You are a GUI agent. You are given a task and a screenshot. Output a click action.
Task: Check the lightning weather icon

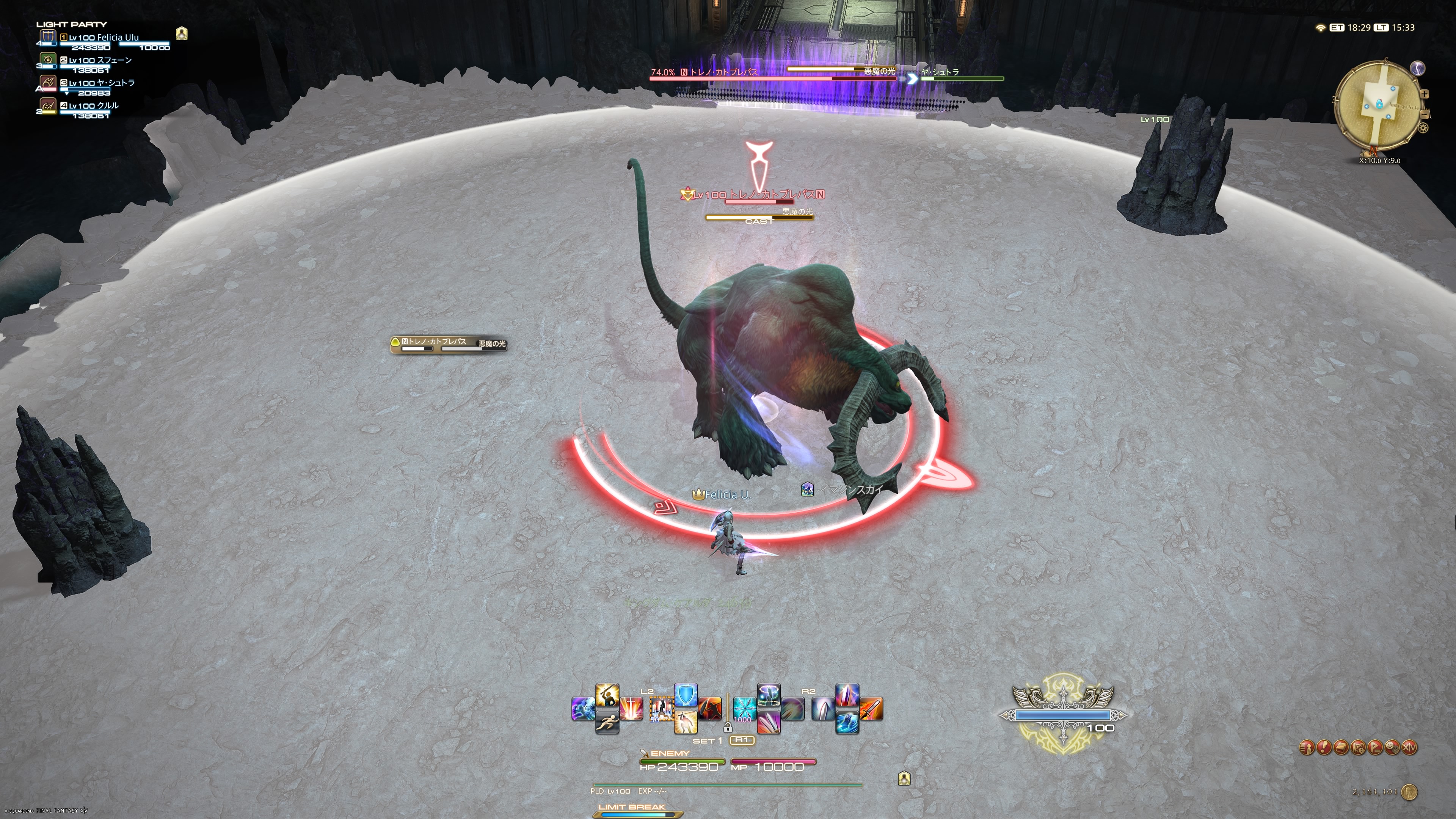pyautogui.click(x=1418, y=68)
